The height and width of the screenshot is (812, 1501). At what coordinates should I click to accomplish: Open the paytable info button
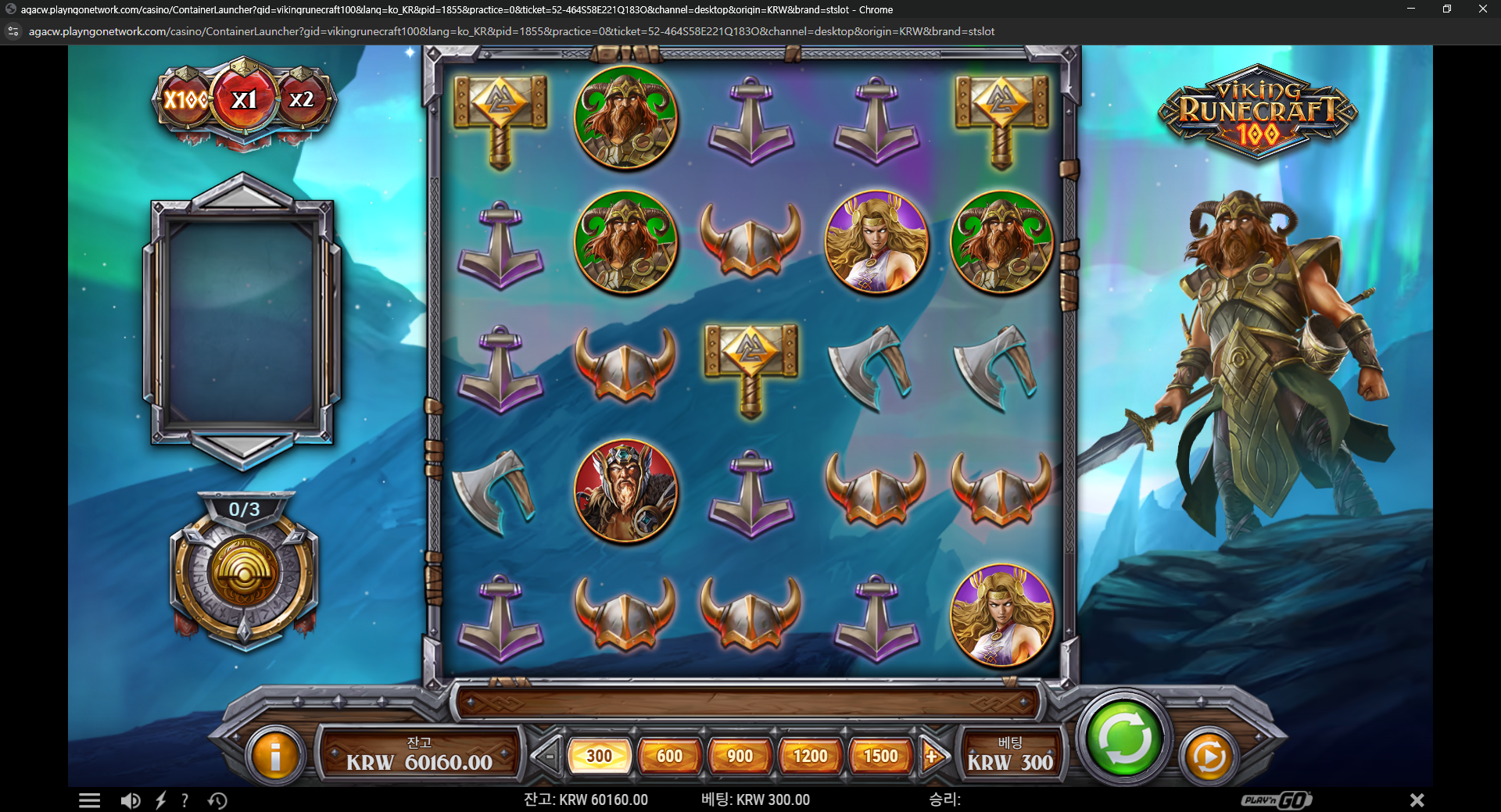tap(274, 757)
